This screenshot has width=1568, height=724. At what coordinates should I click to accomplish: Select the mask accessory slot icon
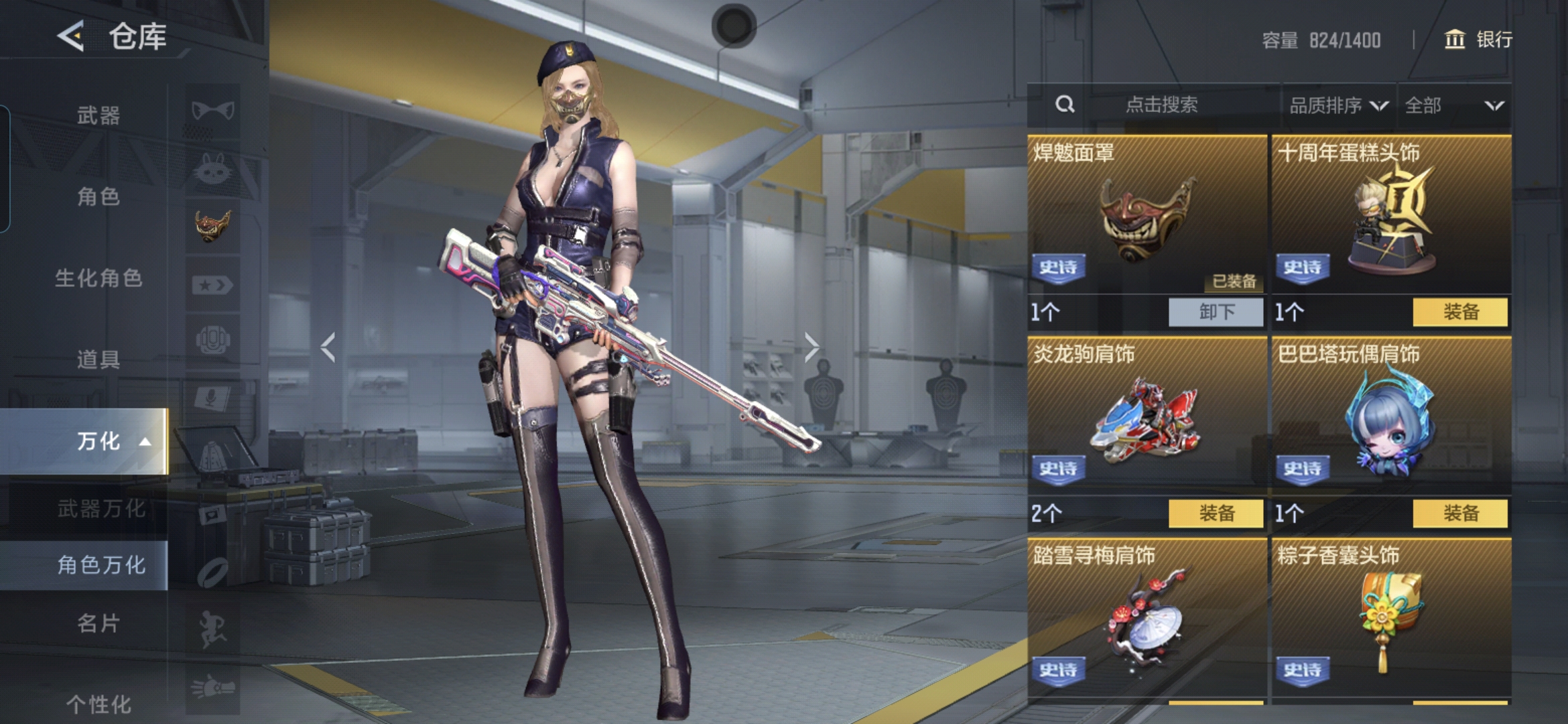[x=212, y=226]
